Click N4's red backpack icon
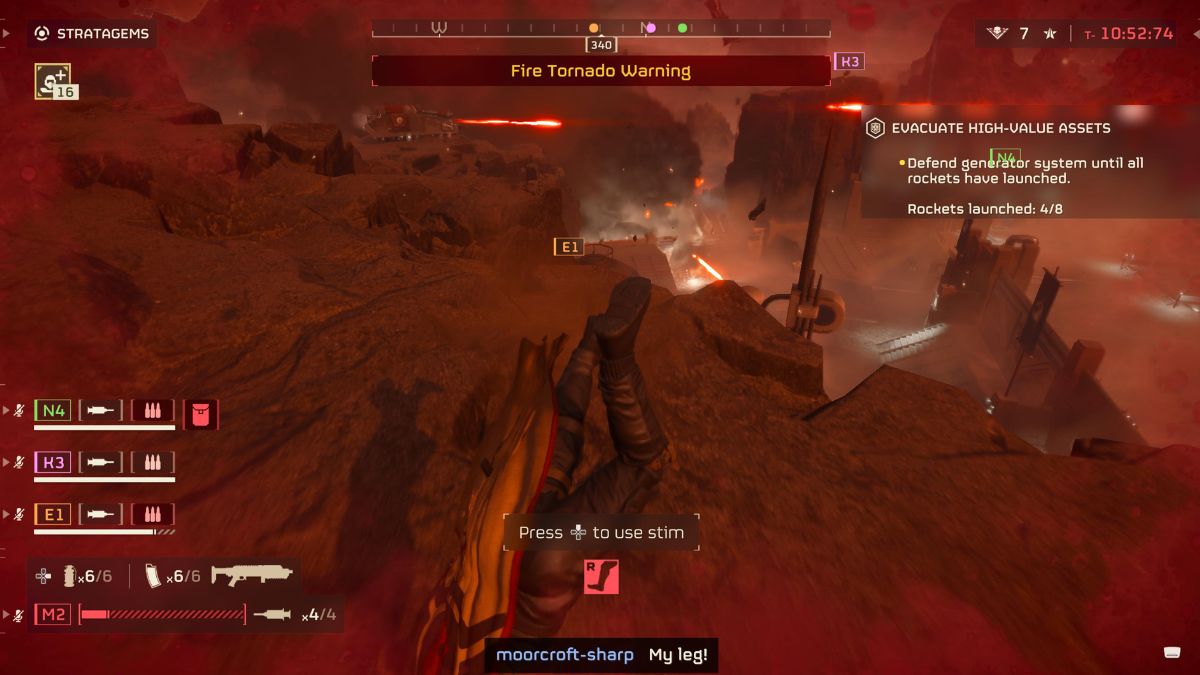The image size is (1200, 675). pos(201,413)
